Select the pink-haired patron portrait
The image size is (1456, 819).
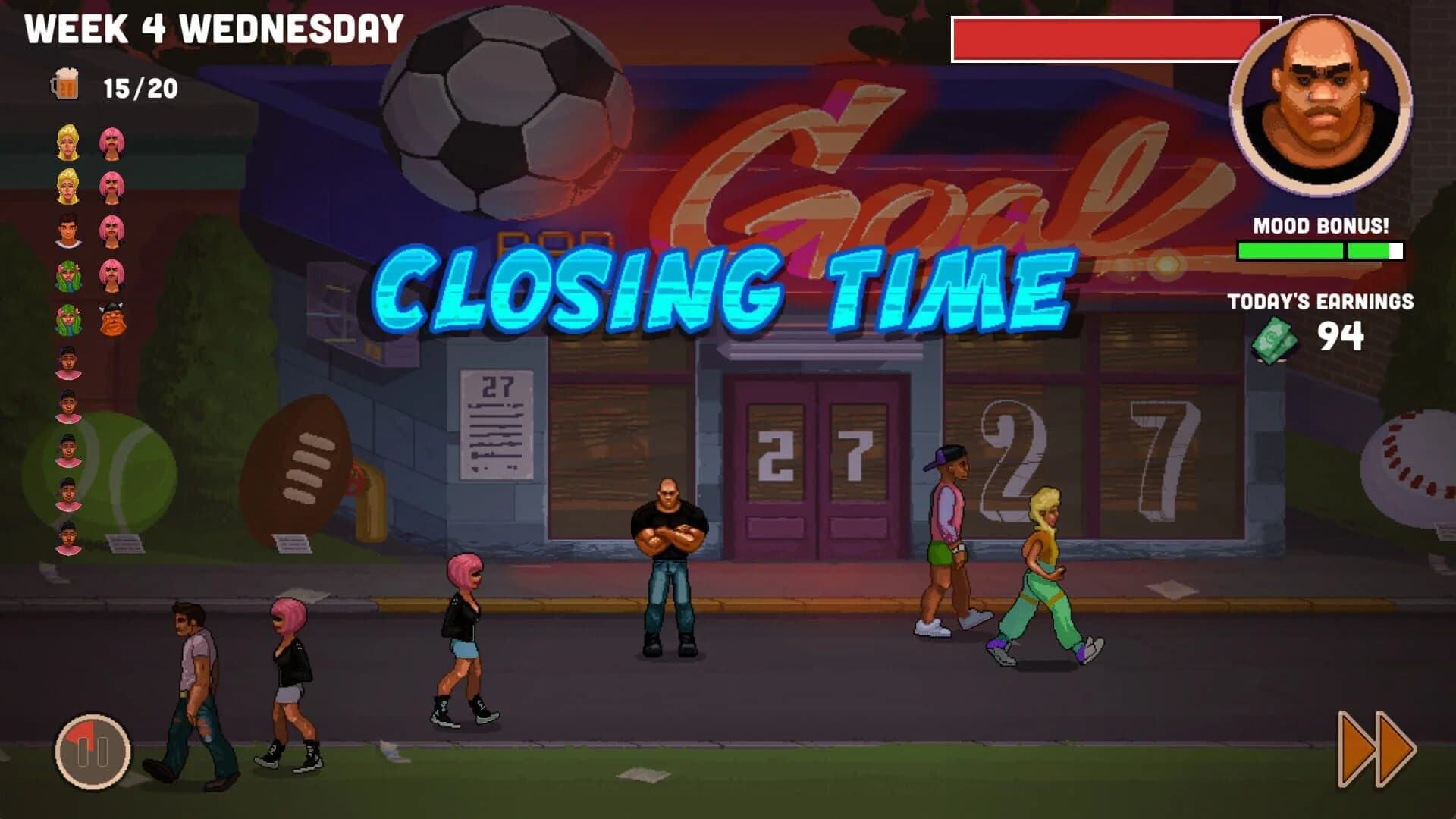click(x=111, y=143)
